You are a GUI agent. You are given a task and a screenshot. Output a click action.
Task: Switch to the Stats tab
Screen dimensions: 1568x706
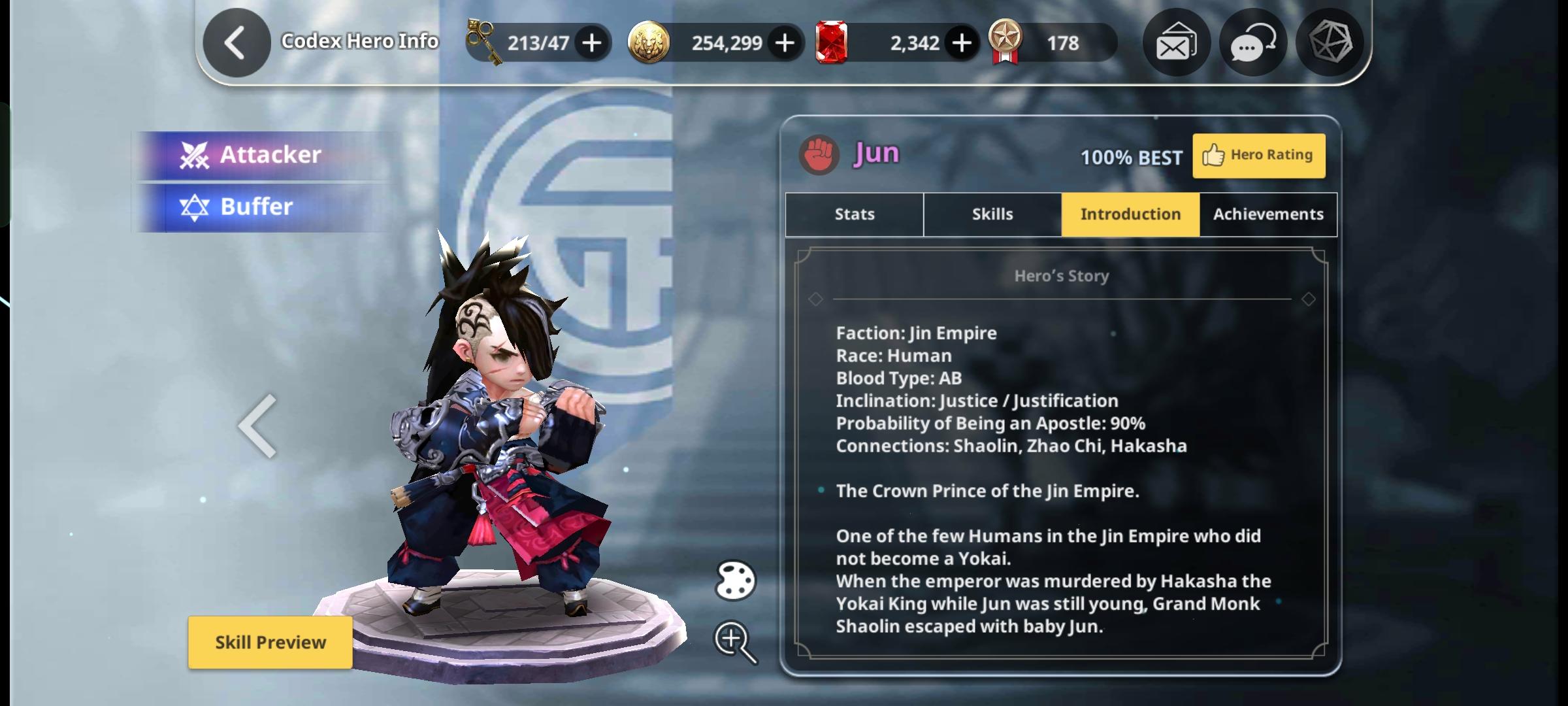coord(855,214)
